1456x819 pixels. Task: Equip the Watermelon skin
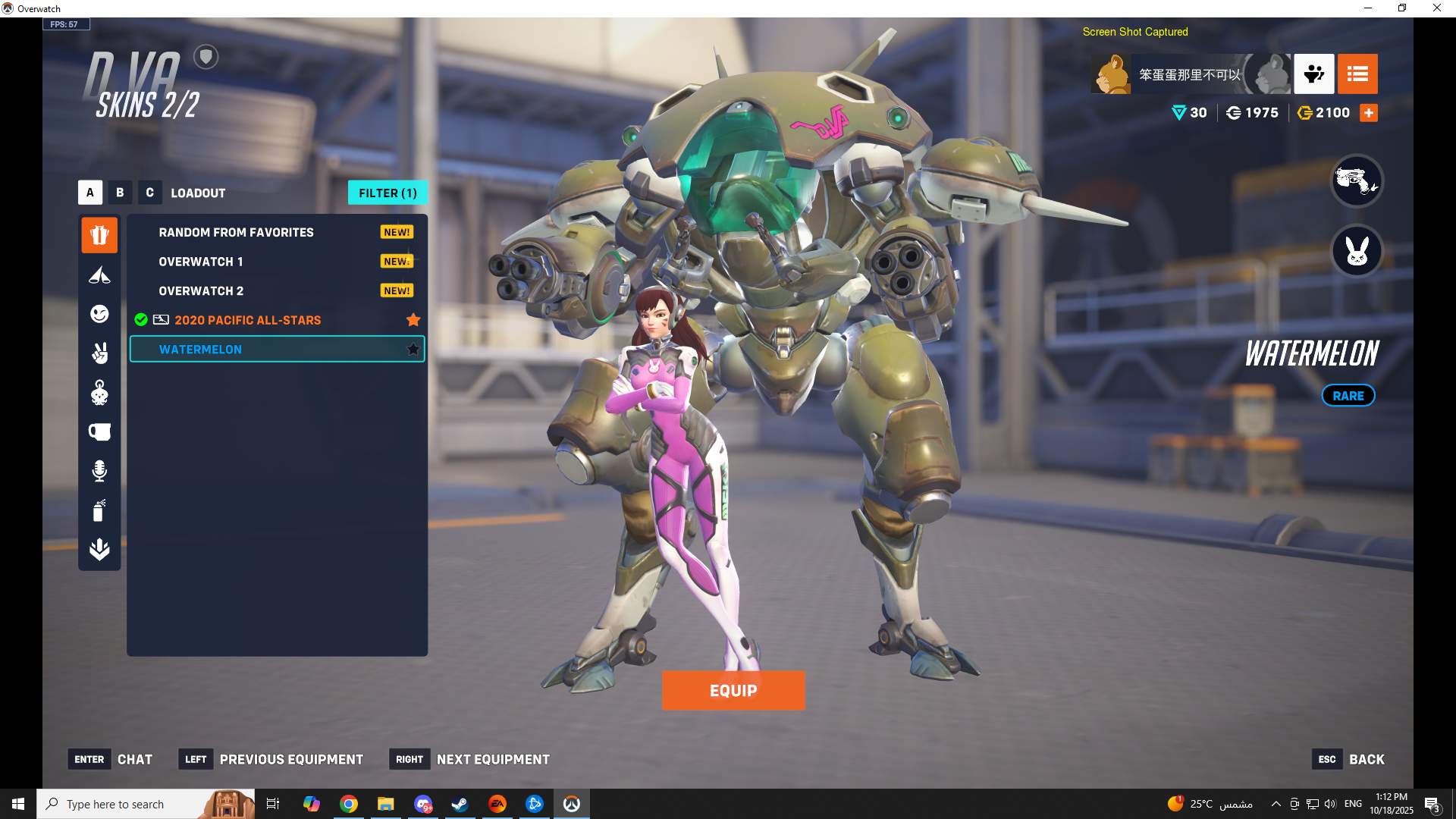(733, 690)
